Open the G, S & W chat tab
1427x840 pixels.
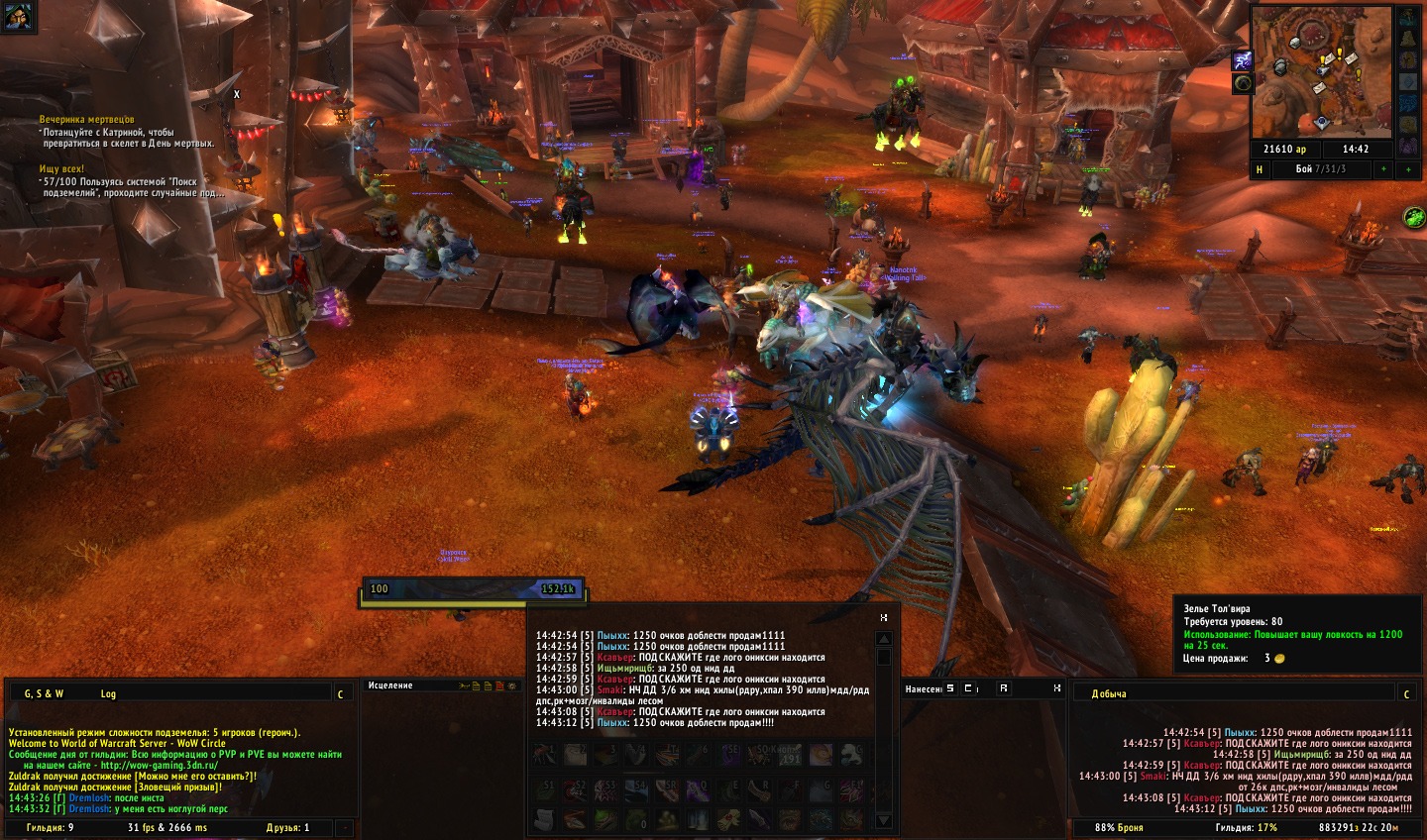pyautogui.click(x=44, y=693)
